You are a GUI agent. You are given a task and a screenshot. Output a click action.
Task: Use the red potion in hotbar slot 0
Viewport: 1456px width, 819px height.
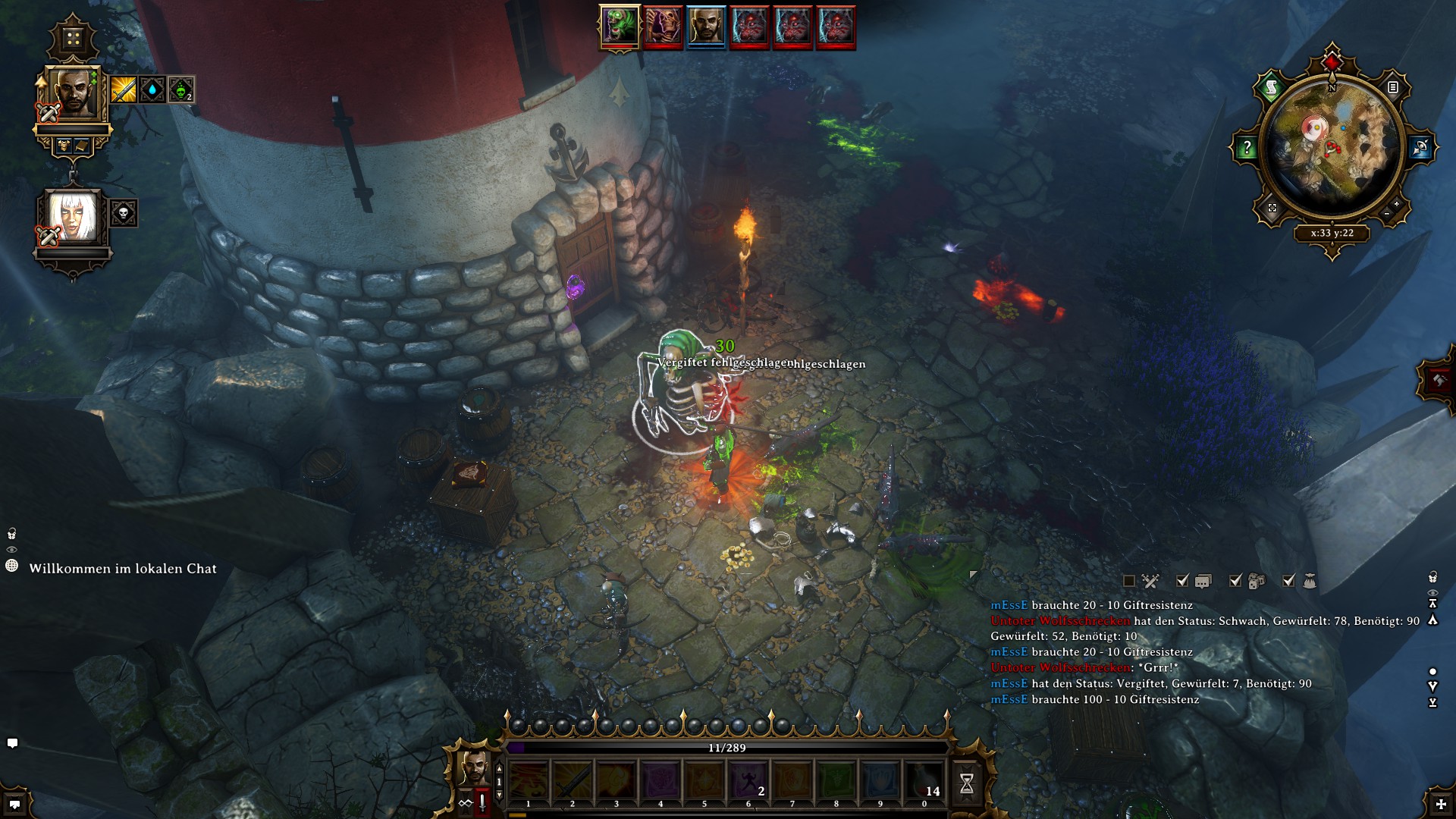point(924,781)
